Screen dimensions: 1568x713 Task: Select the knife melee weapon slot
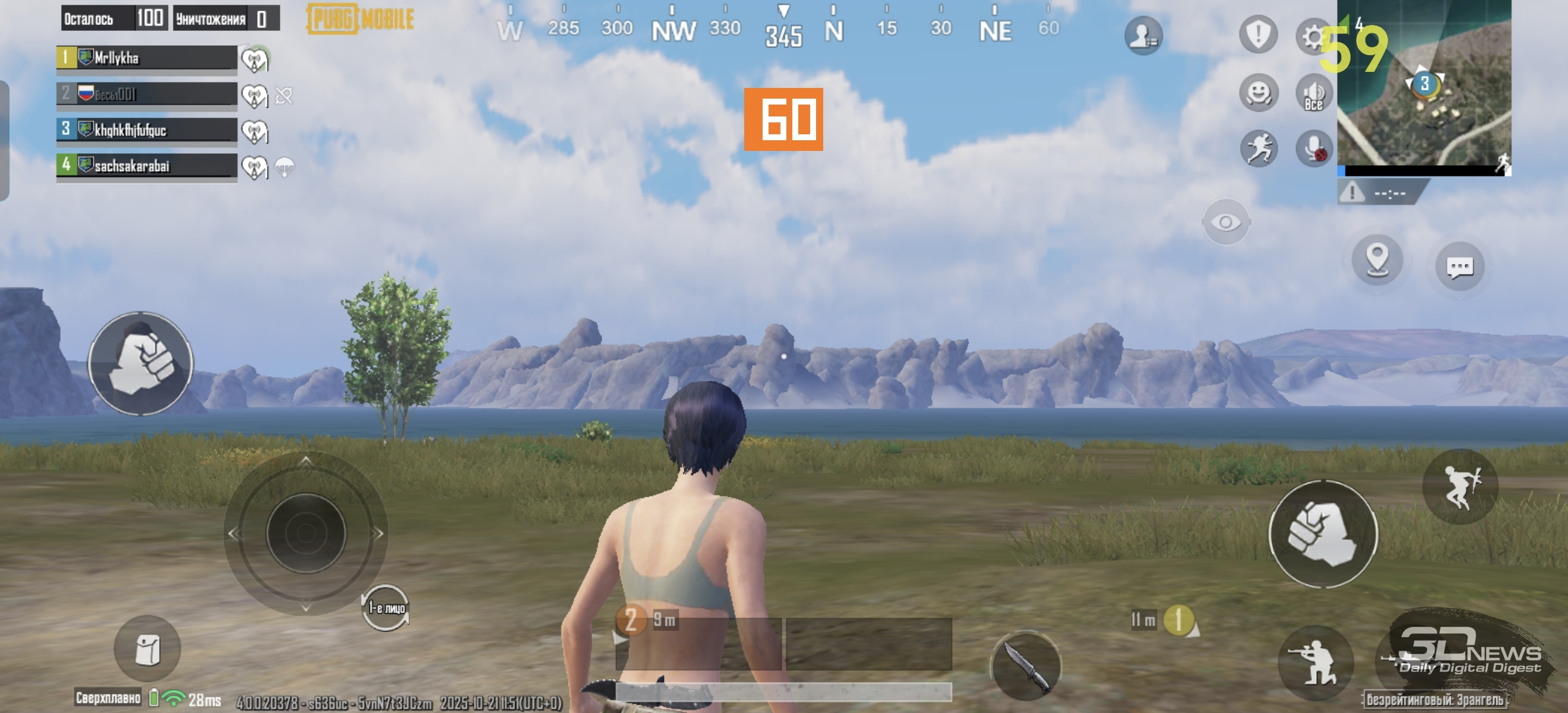[x=1026, y=665]
